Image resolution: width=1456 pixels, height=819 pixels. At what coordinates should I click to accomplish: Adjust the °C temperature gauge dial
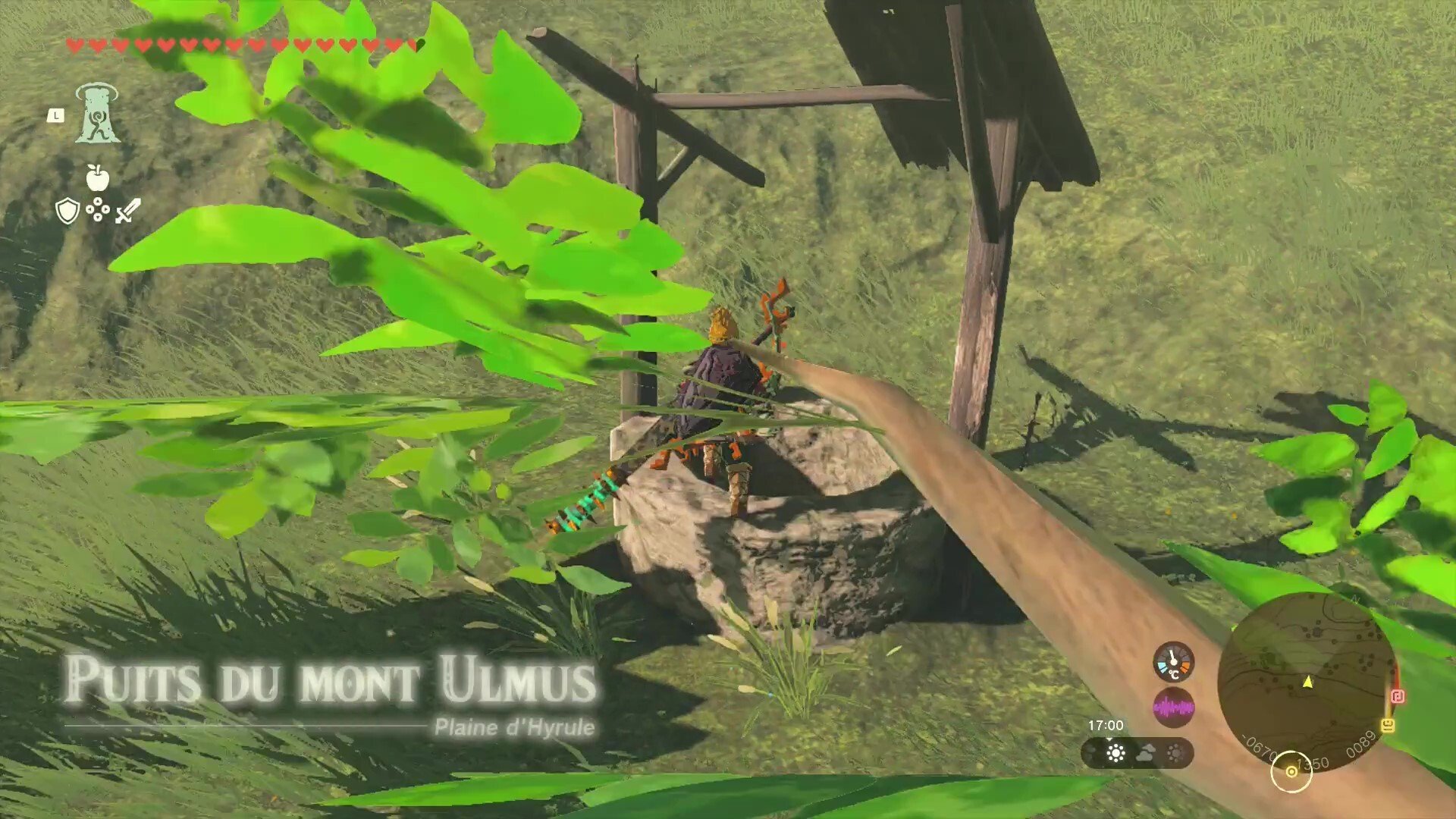tap(1172, 663)
